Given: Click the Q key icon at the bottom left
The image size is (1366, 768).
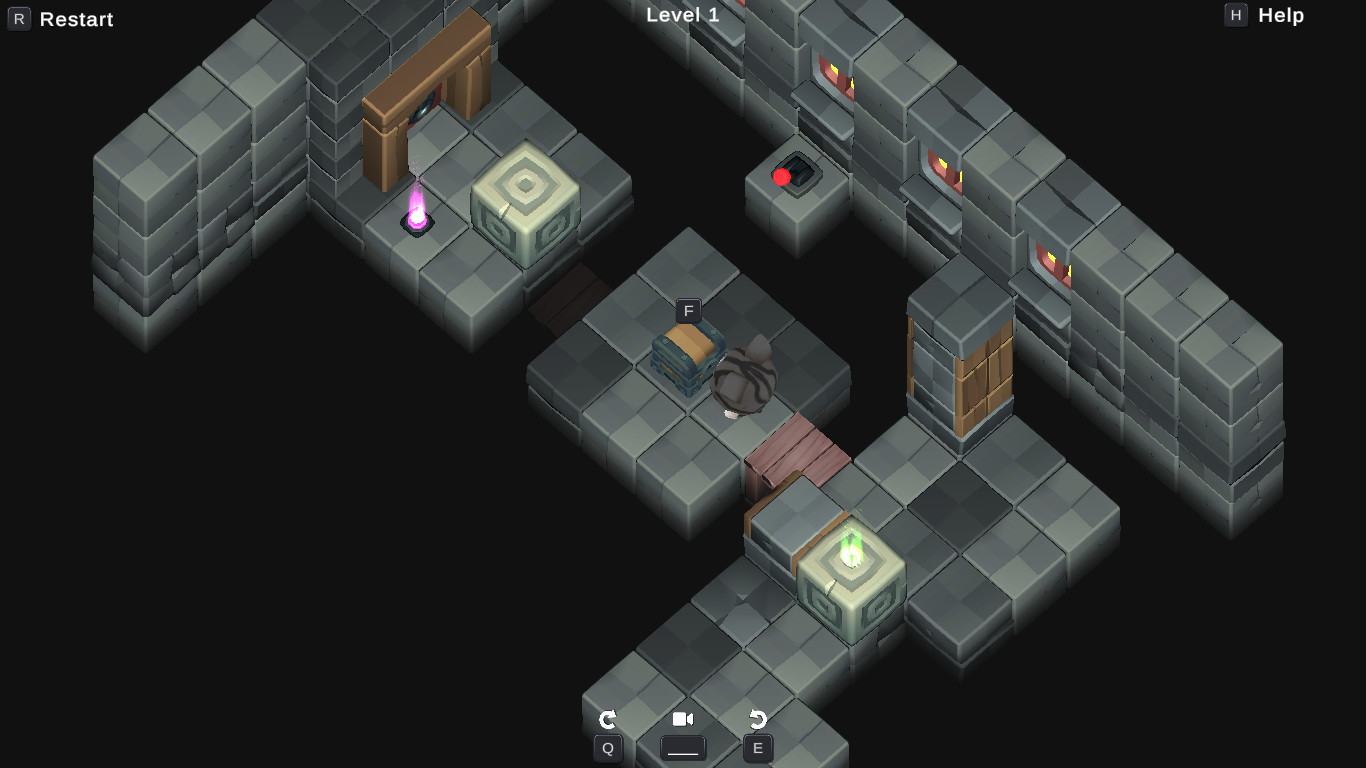Looking at the screenshot, I should (x=608, y=747).
